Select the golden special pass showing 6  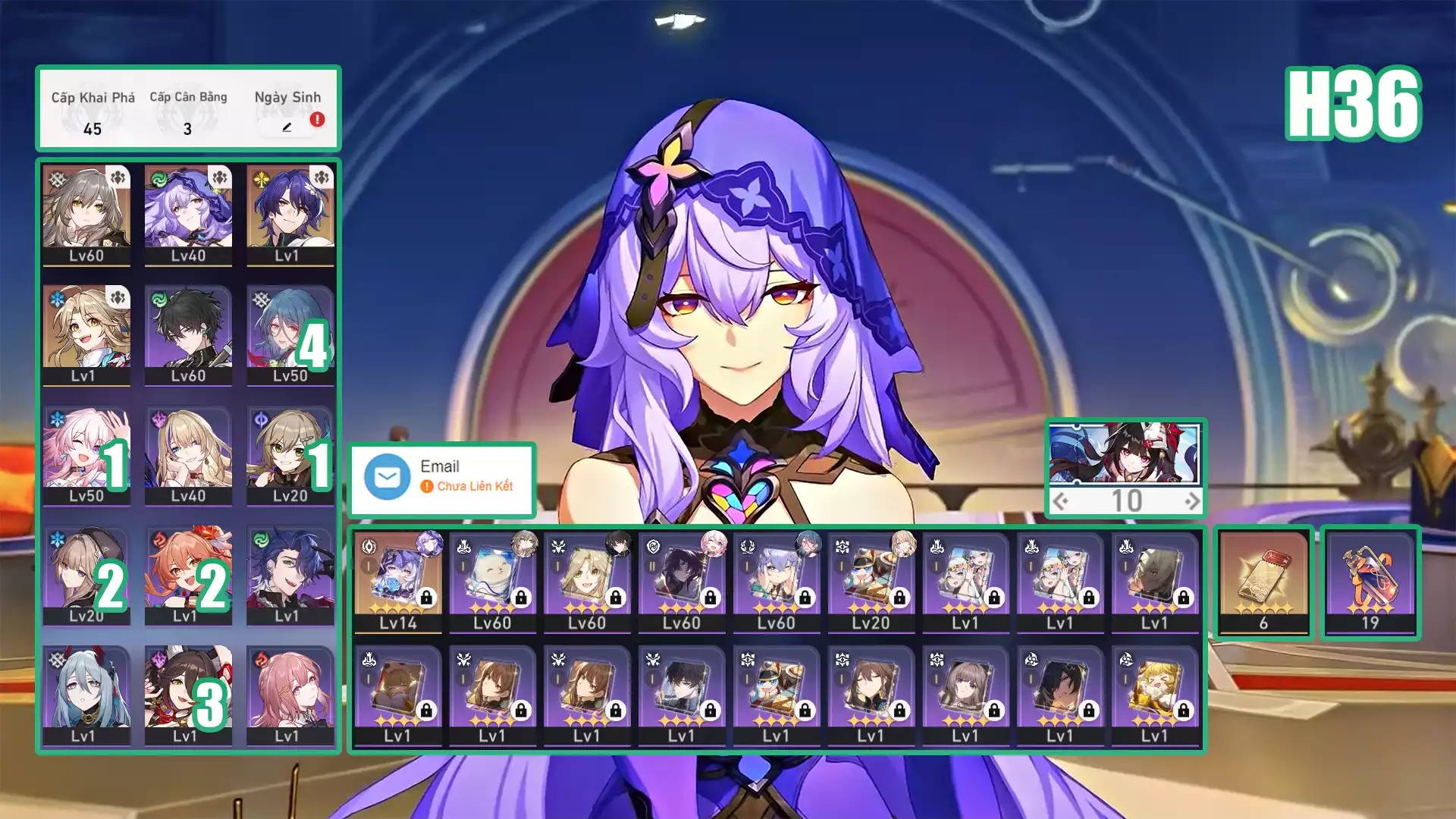[x=1263, y=581]
